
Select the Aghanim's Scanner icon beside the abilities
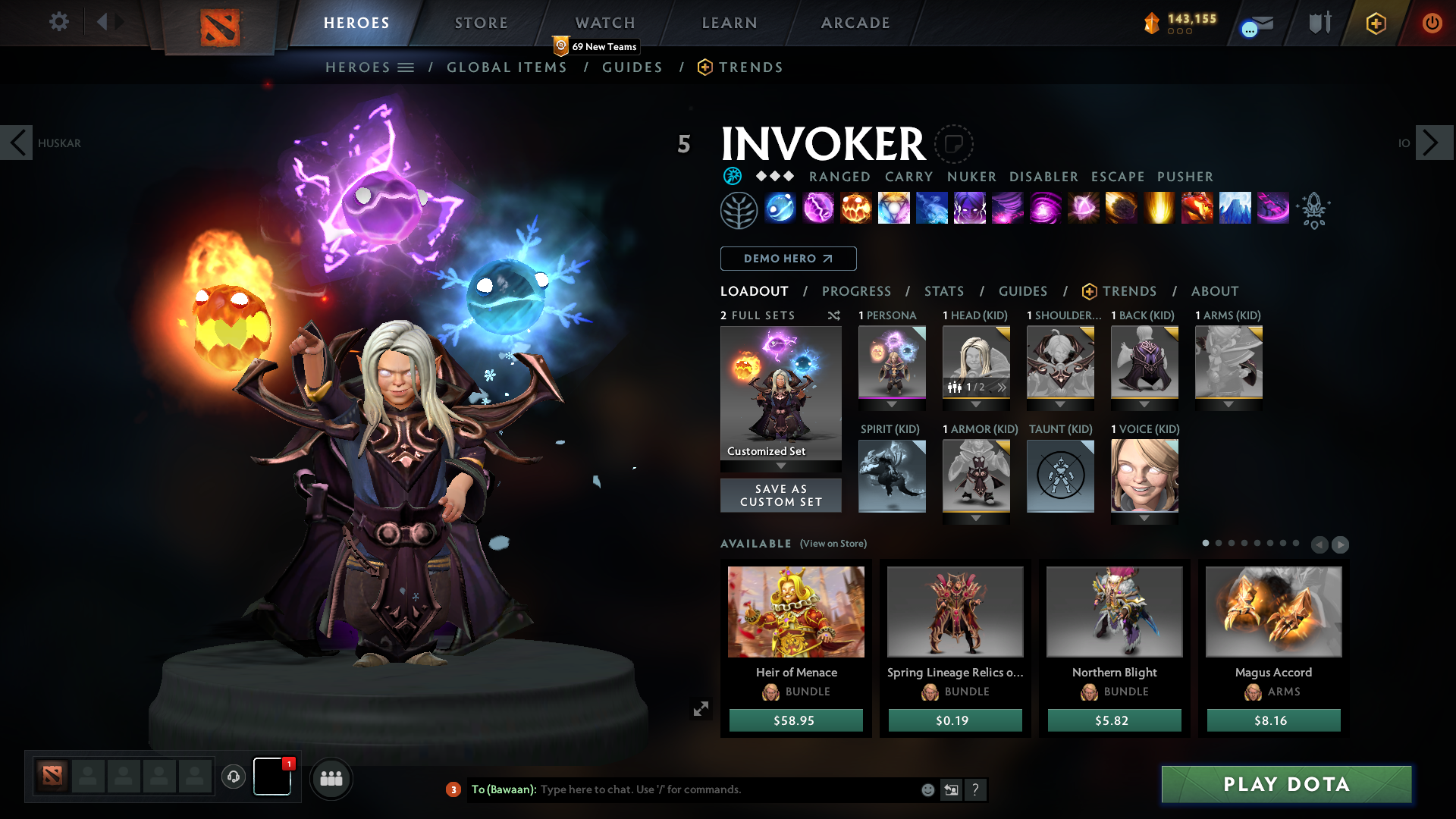1314,210
